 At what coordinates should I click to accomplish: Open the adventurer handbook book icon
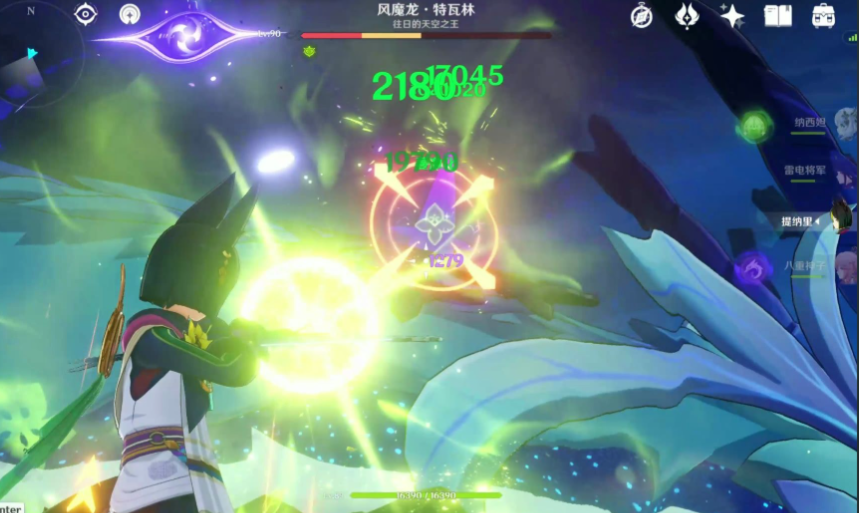coord(778,15)
